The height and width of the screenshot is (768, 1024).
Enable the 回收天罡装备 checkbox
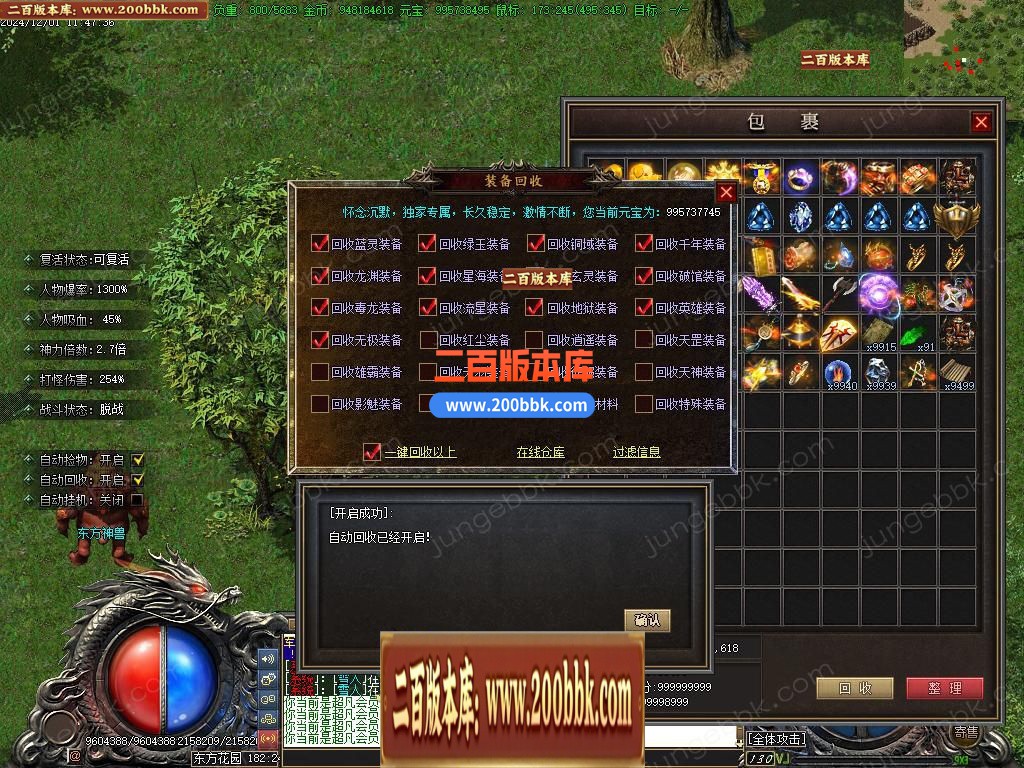(x=644, y=340)
